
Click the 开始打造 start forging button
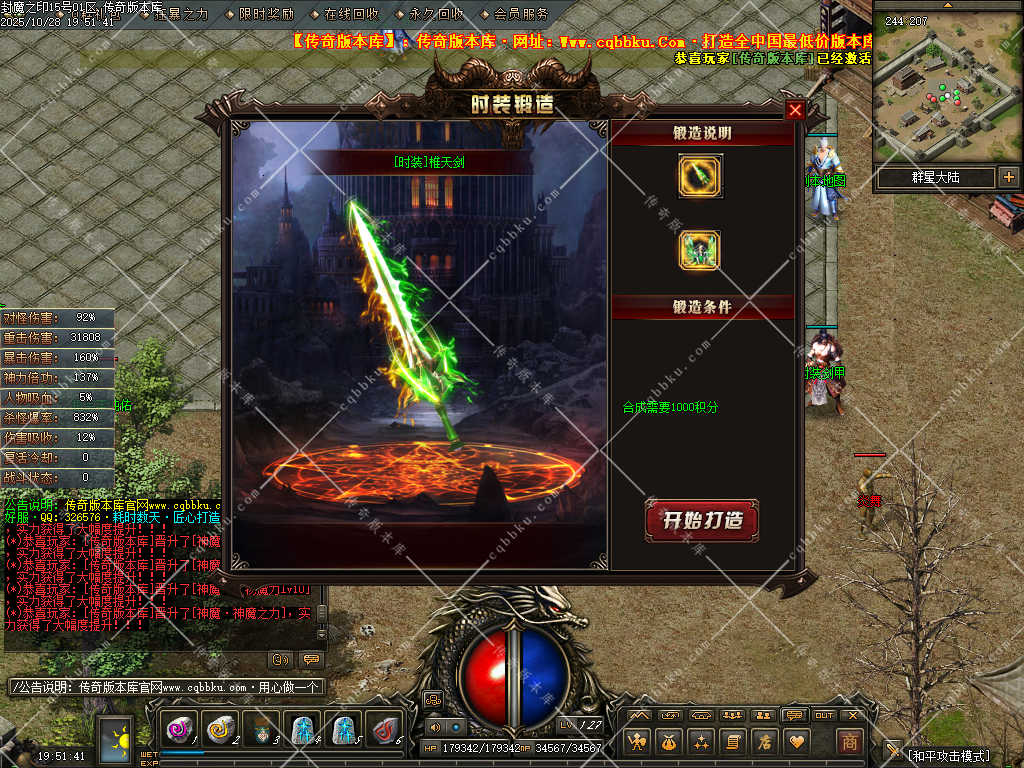coord(702,521)
